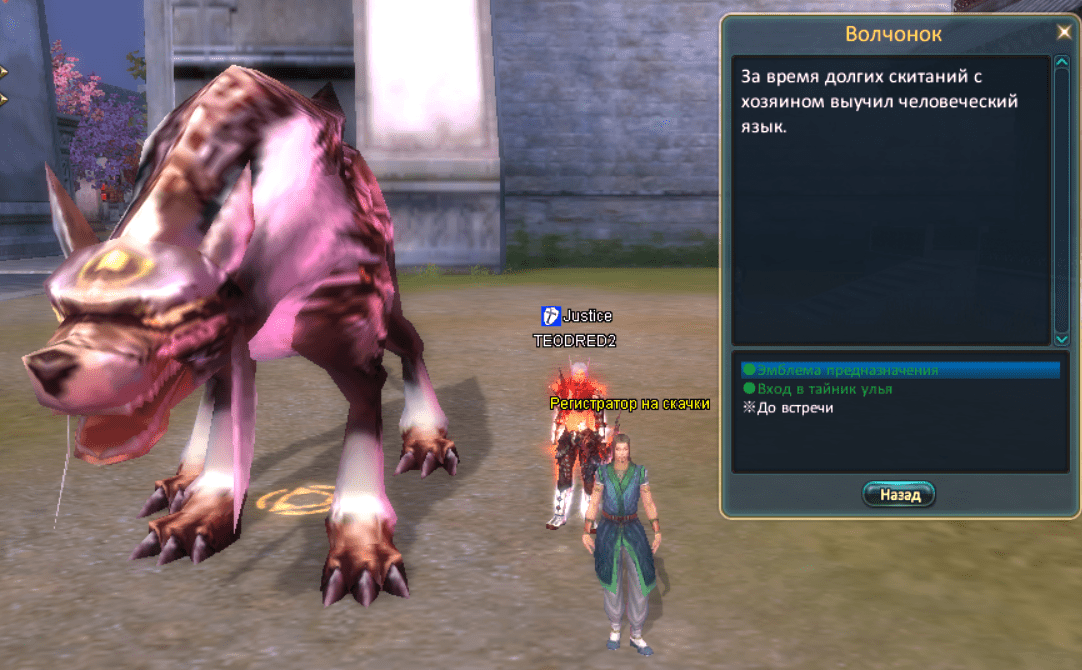This screenshot has width=1082, height=670.
Task: Click the dialogue text scroll-down arrow
Action: point(1061,340)
